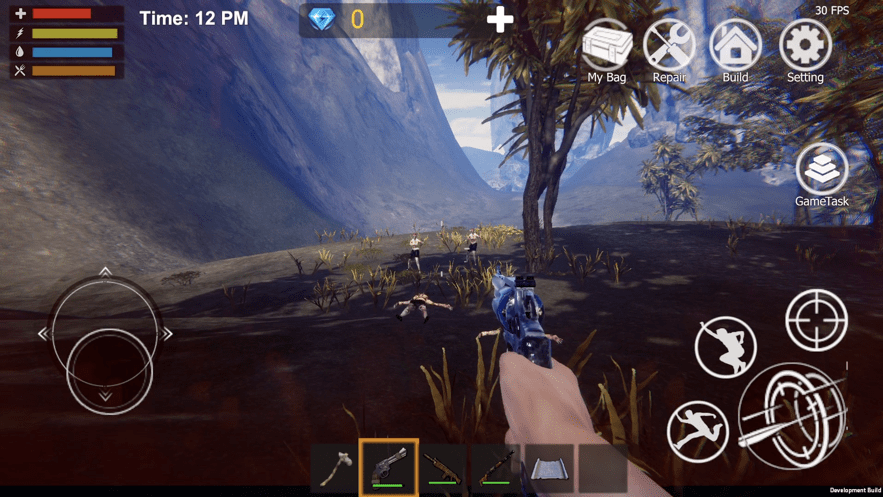Select the bone axe hotbar slot
883x497 pixels.
click(335, 468)
